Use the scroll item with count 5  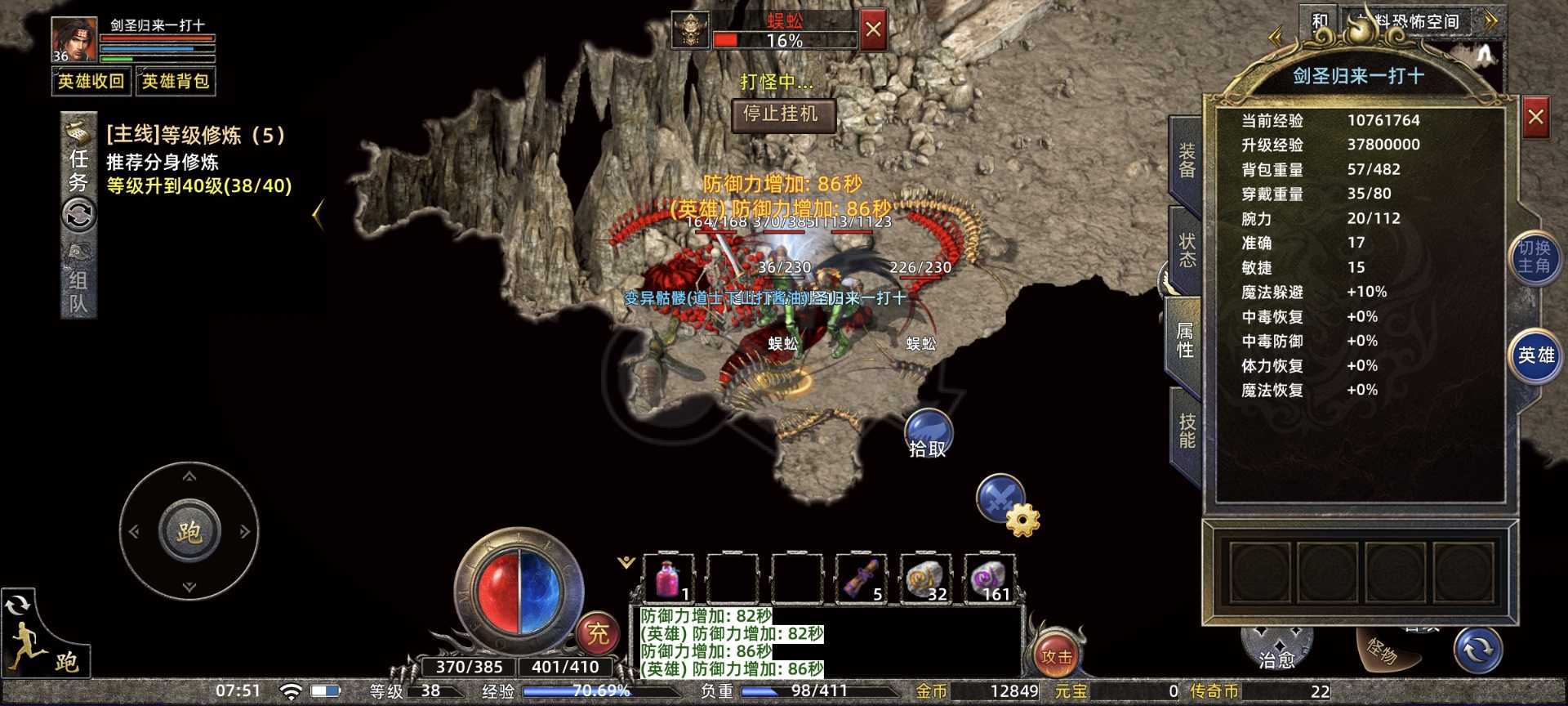[x=862, y=579]
